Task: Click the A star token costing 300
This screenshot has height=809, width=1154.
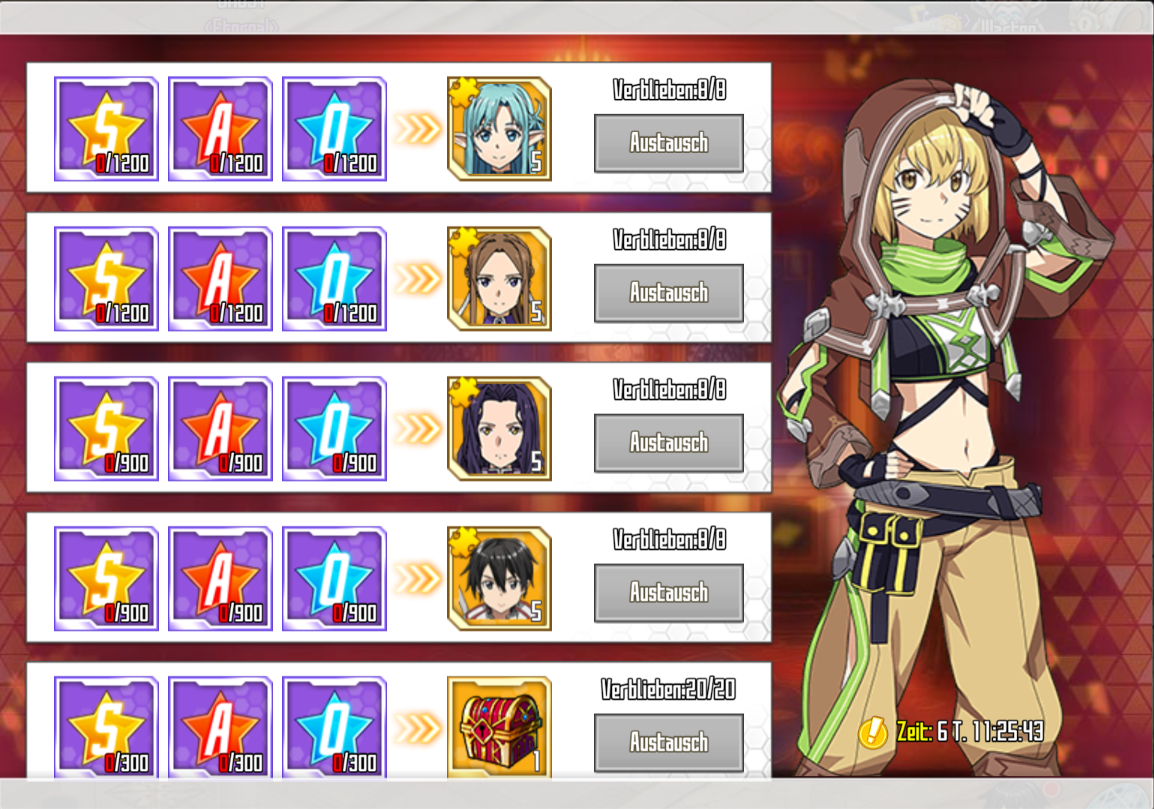Action: point(220,727)
